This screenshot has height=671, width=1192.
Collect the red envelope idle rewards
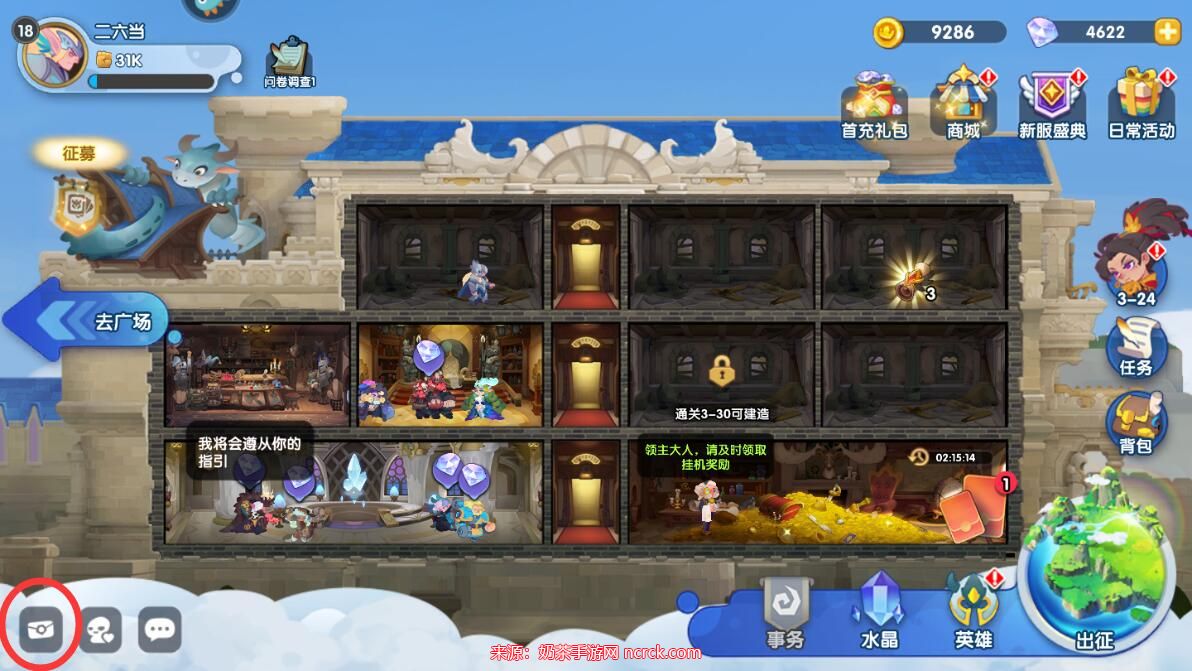(971, 507)
